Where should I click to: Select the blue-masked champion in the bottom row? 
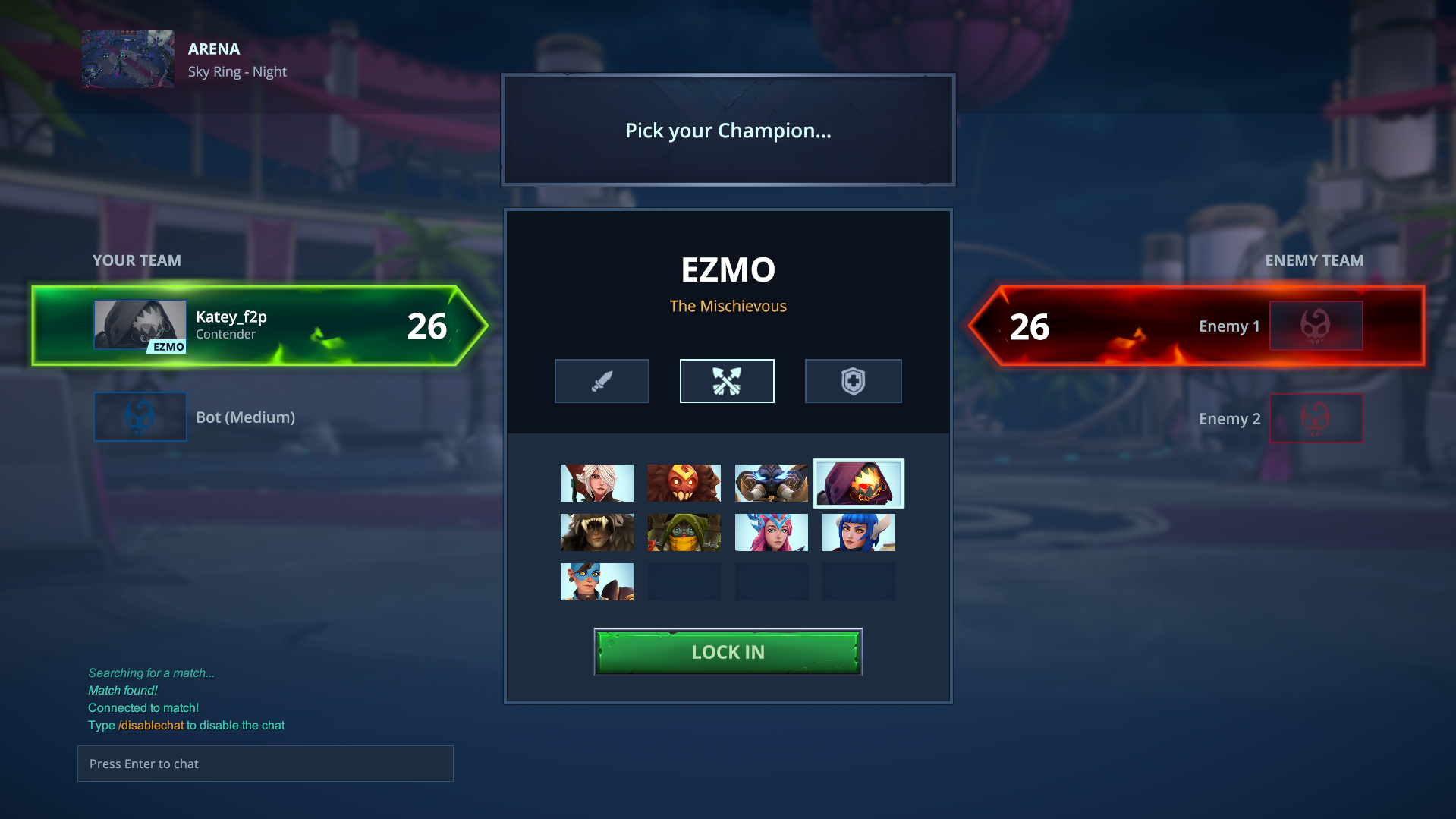(x=596, y=581)
